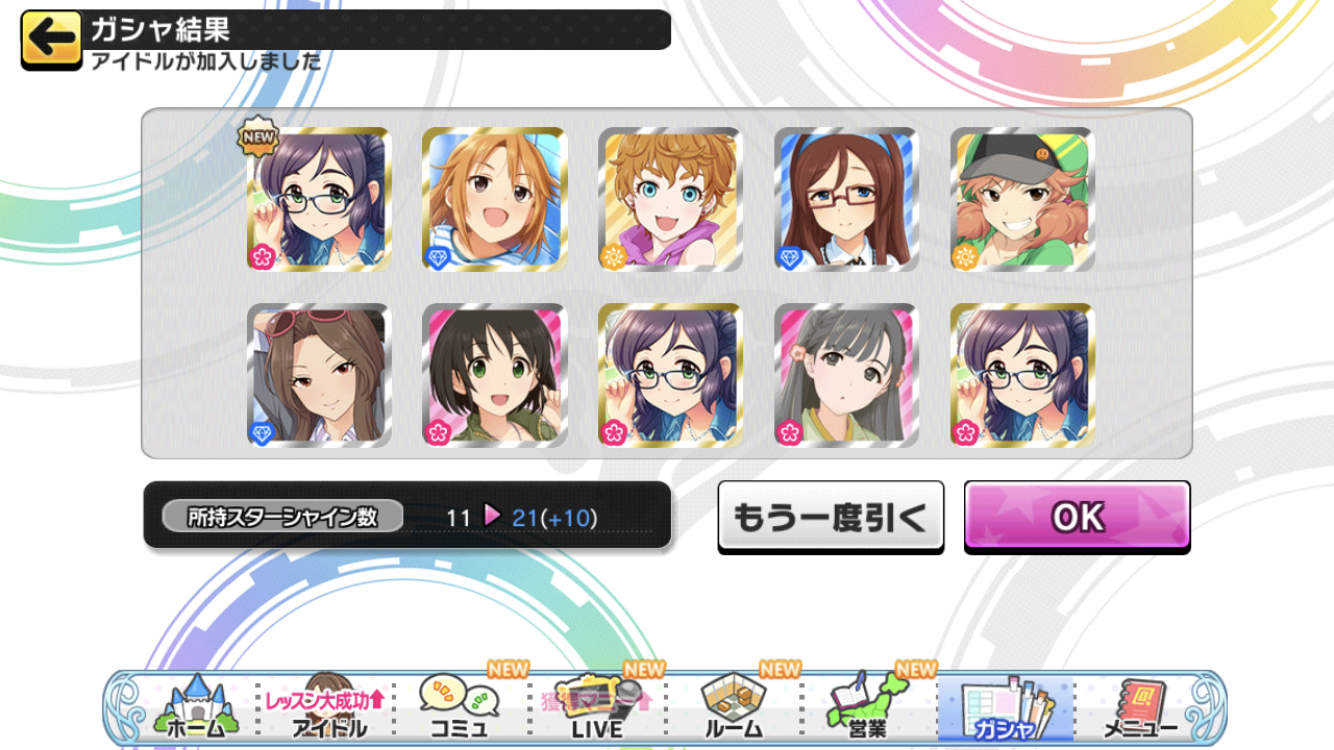
Task: Go back with the yellow arrow button
Action: click(50, 40)
